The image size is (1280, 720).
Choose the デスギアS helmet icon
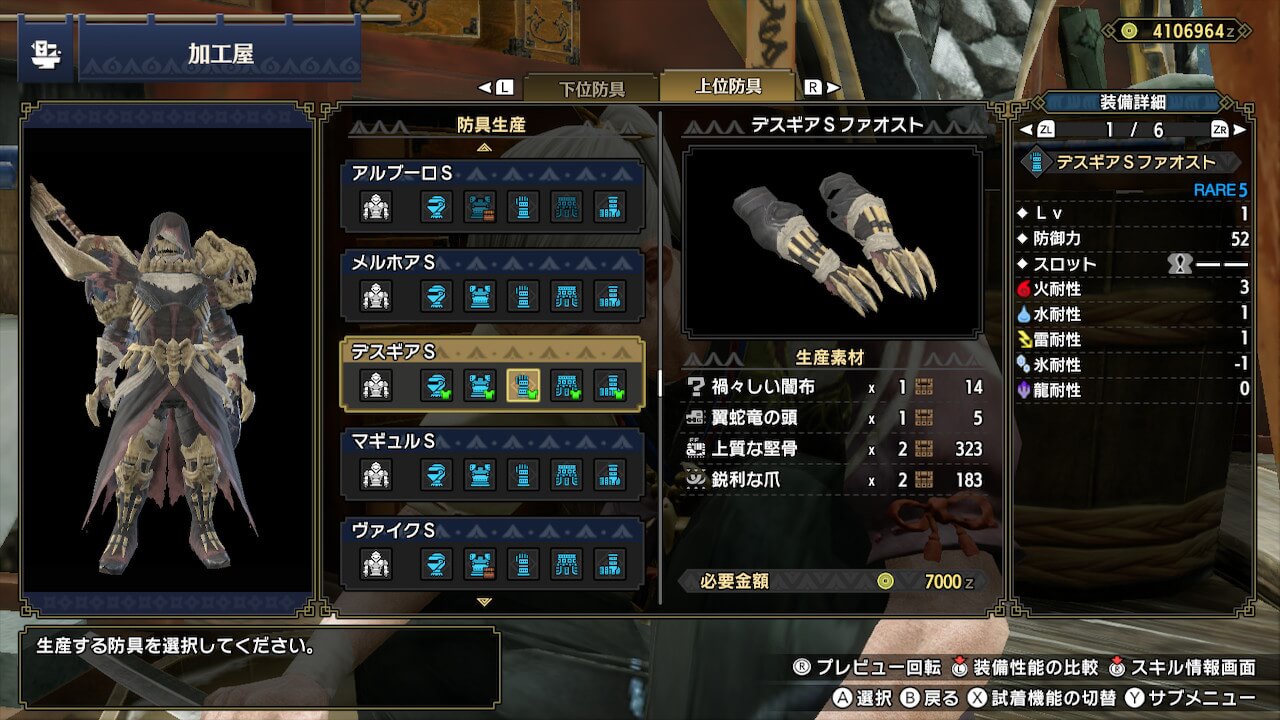coord(436,385)
